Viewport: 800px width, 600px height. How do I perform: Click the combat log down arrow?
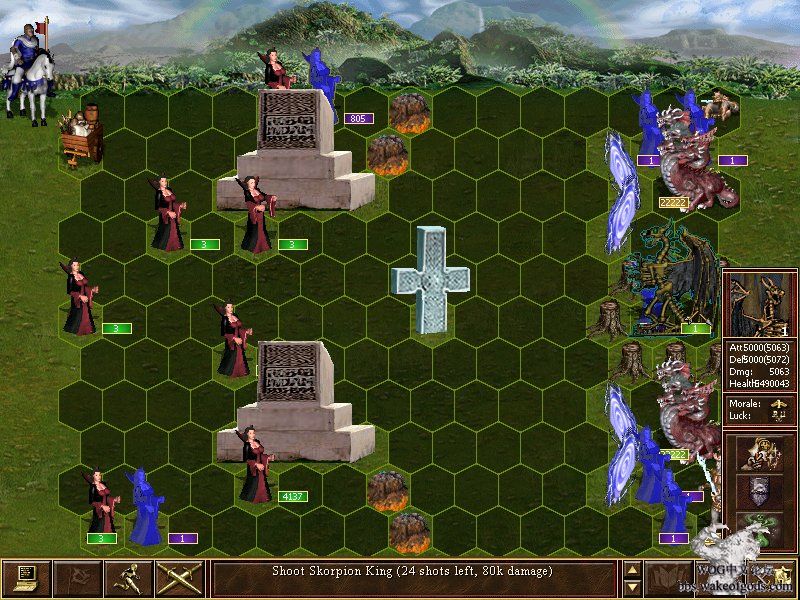[x=631, y=588]
